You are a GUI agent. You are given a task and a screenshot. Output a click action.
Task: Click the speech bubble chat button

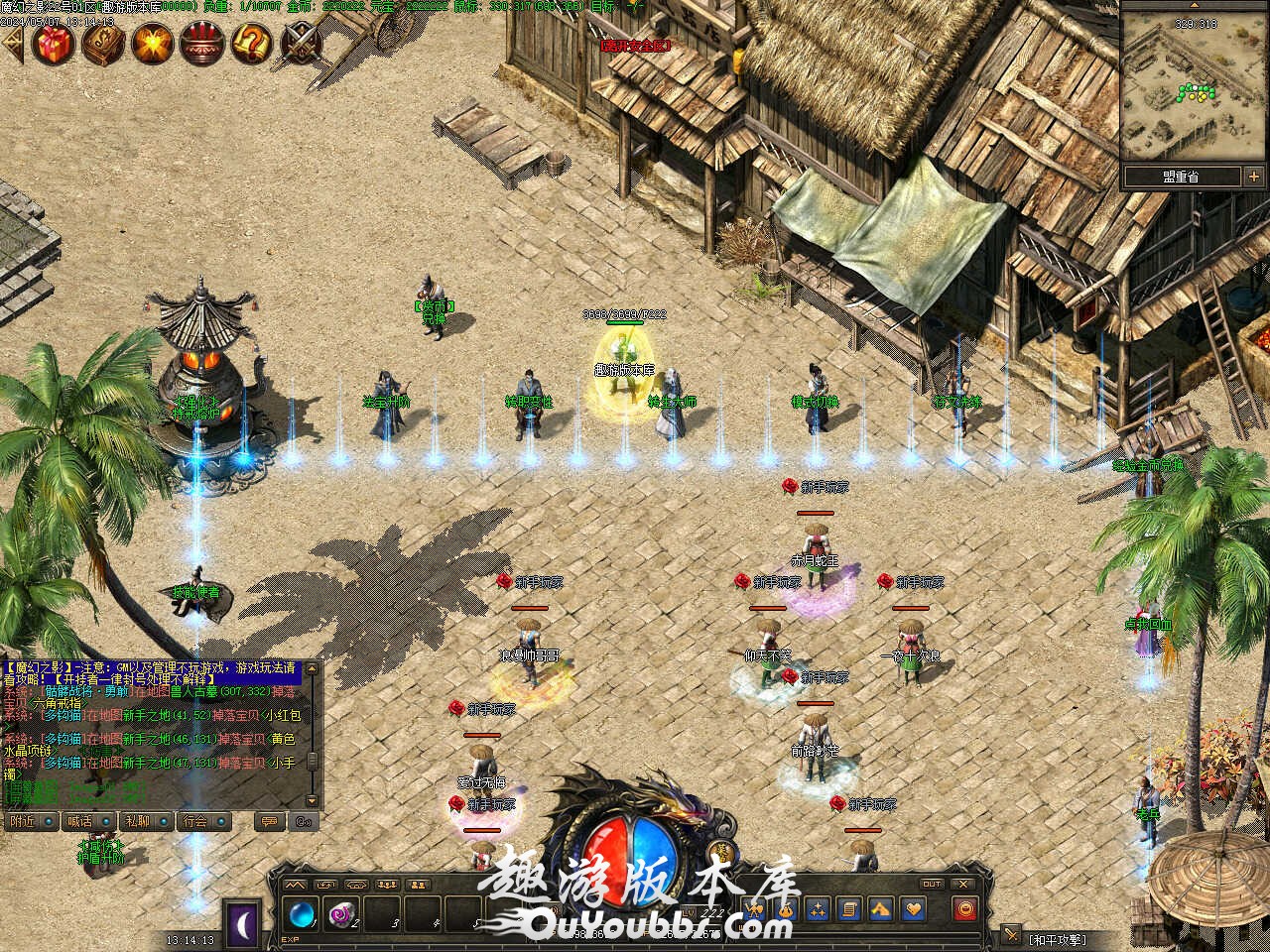pos(266,821)
